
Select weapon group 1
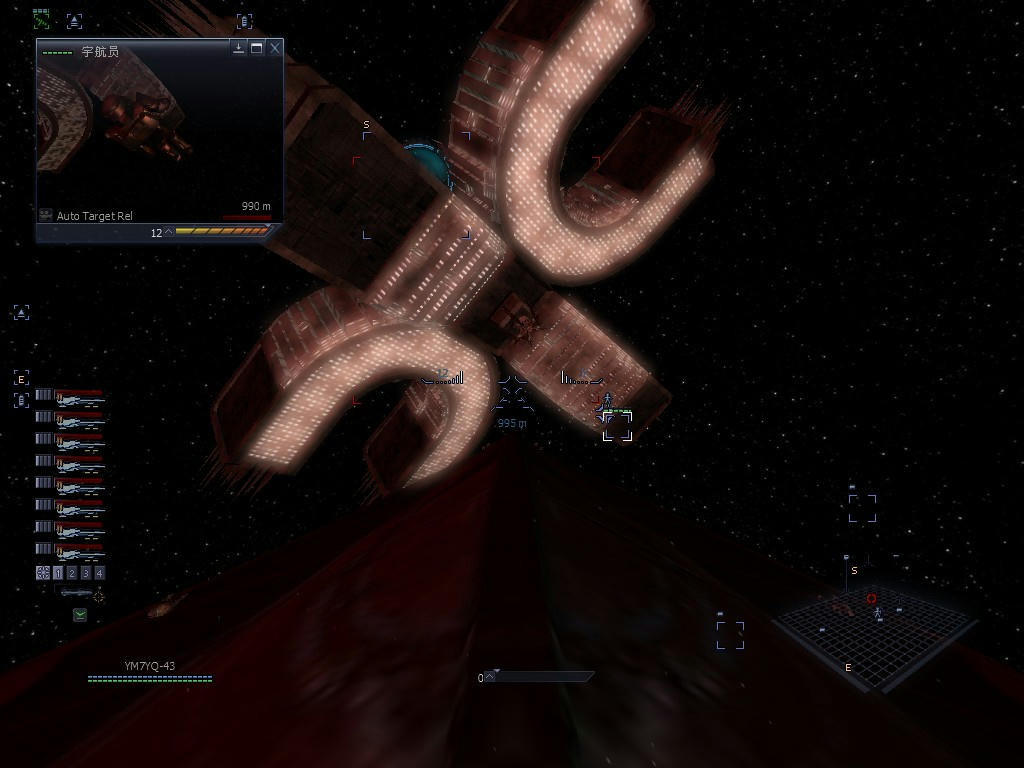click(x=58, y=573)
